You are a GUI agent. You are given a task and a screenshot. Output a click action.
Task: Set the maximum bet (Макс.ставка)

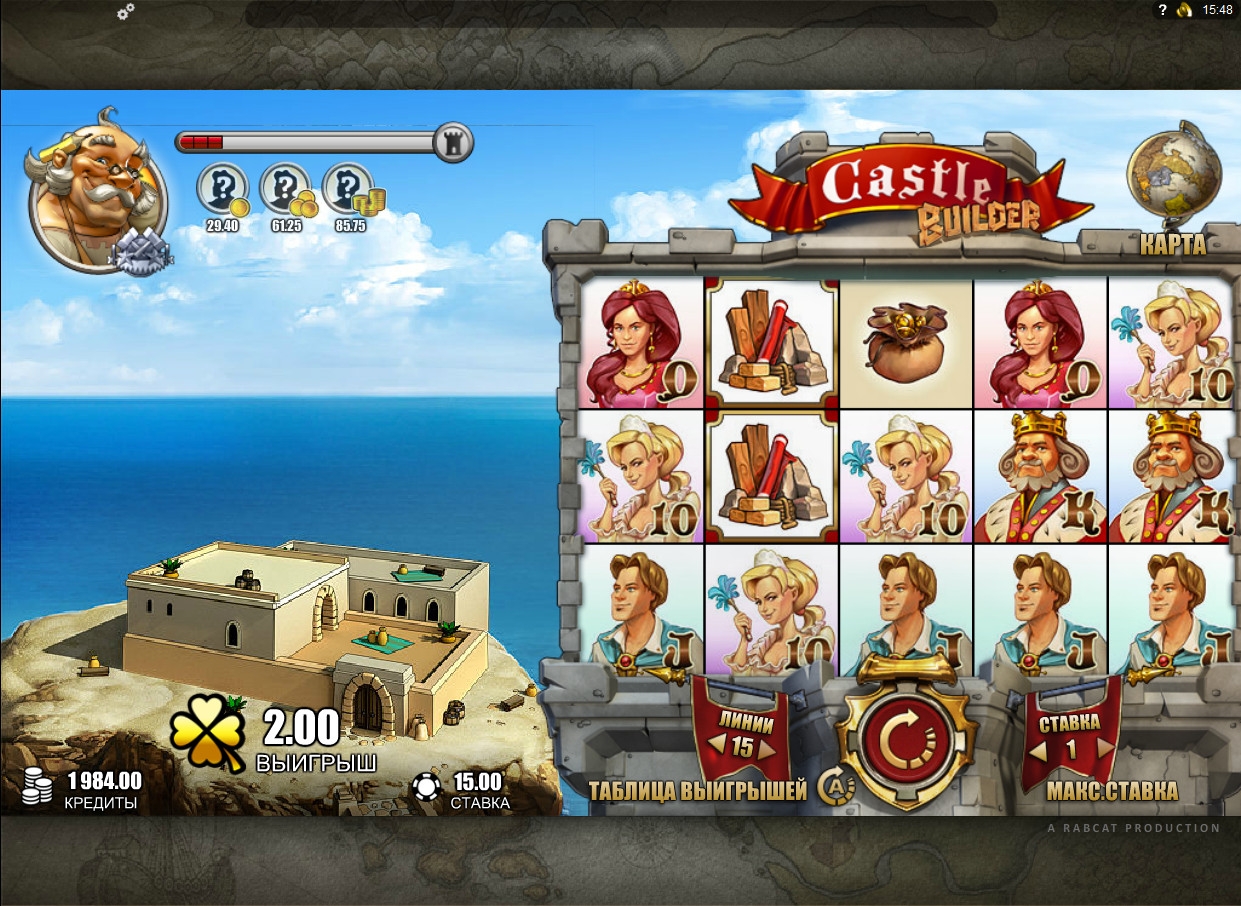1112,791
